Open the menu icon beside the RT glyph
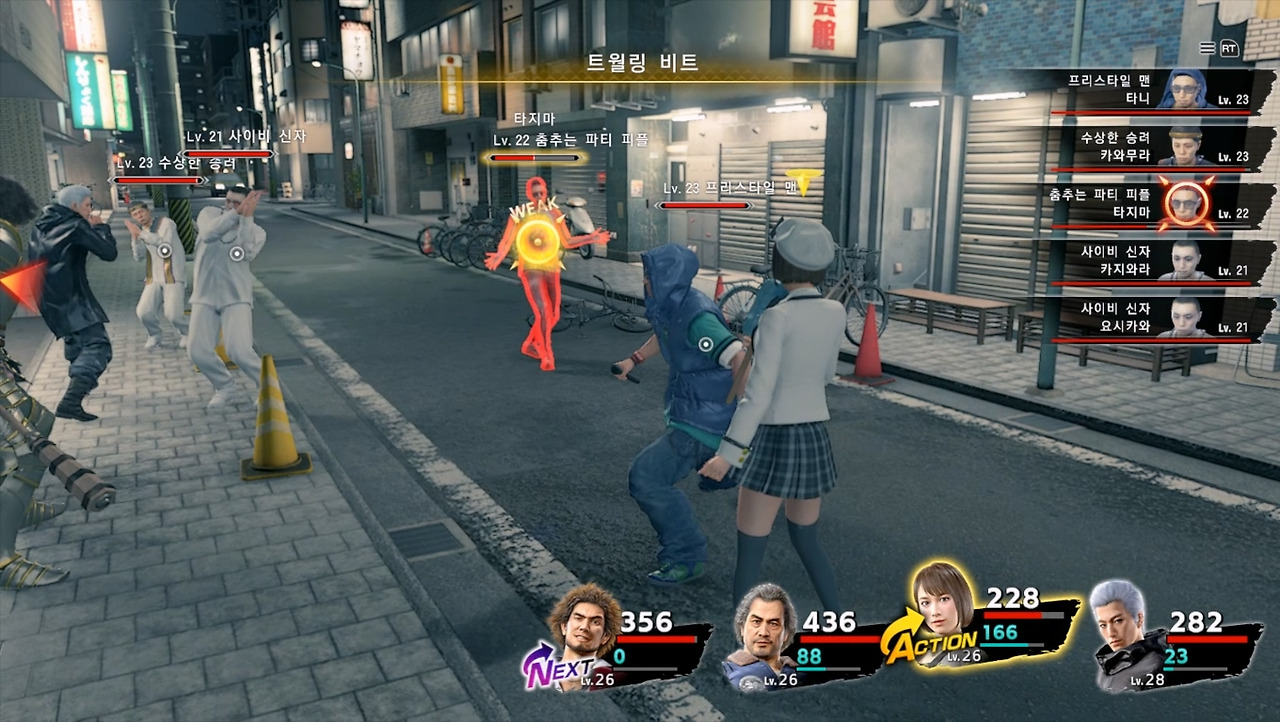 [1207, 48]
